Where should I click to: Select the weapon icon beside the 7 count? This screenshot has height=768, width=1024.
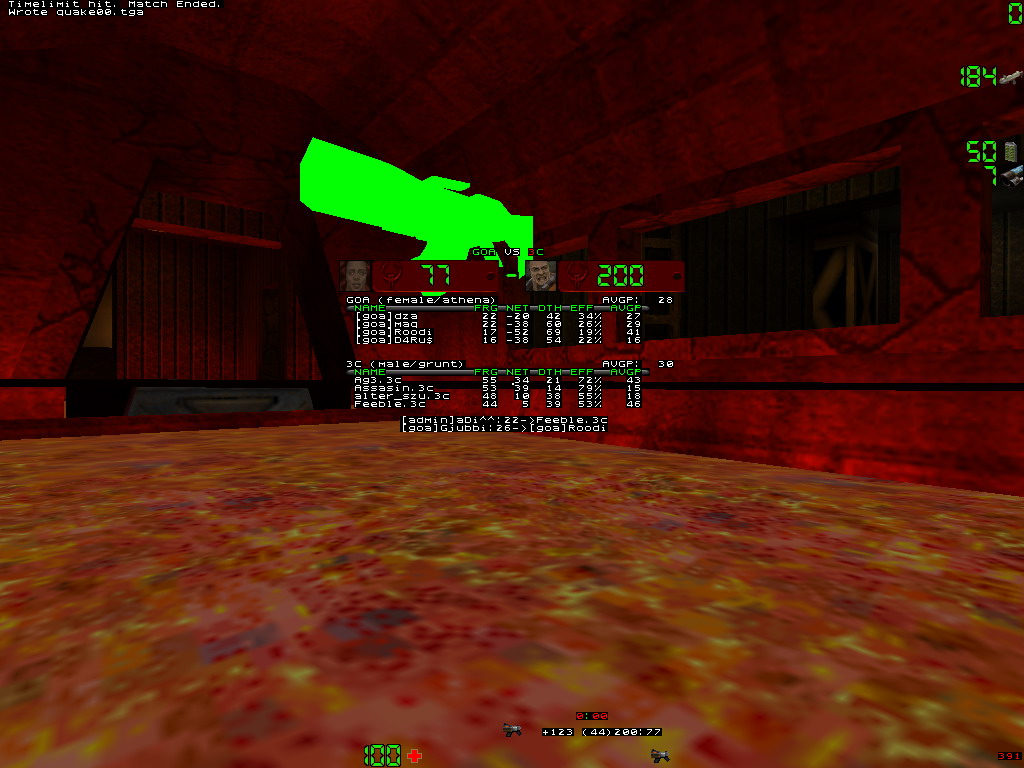pyautogui.click(x=1011, y=176)
